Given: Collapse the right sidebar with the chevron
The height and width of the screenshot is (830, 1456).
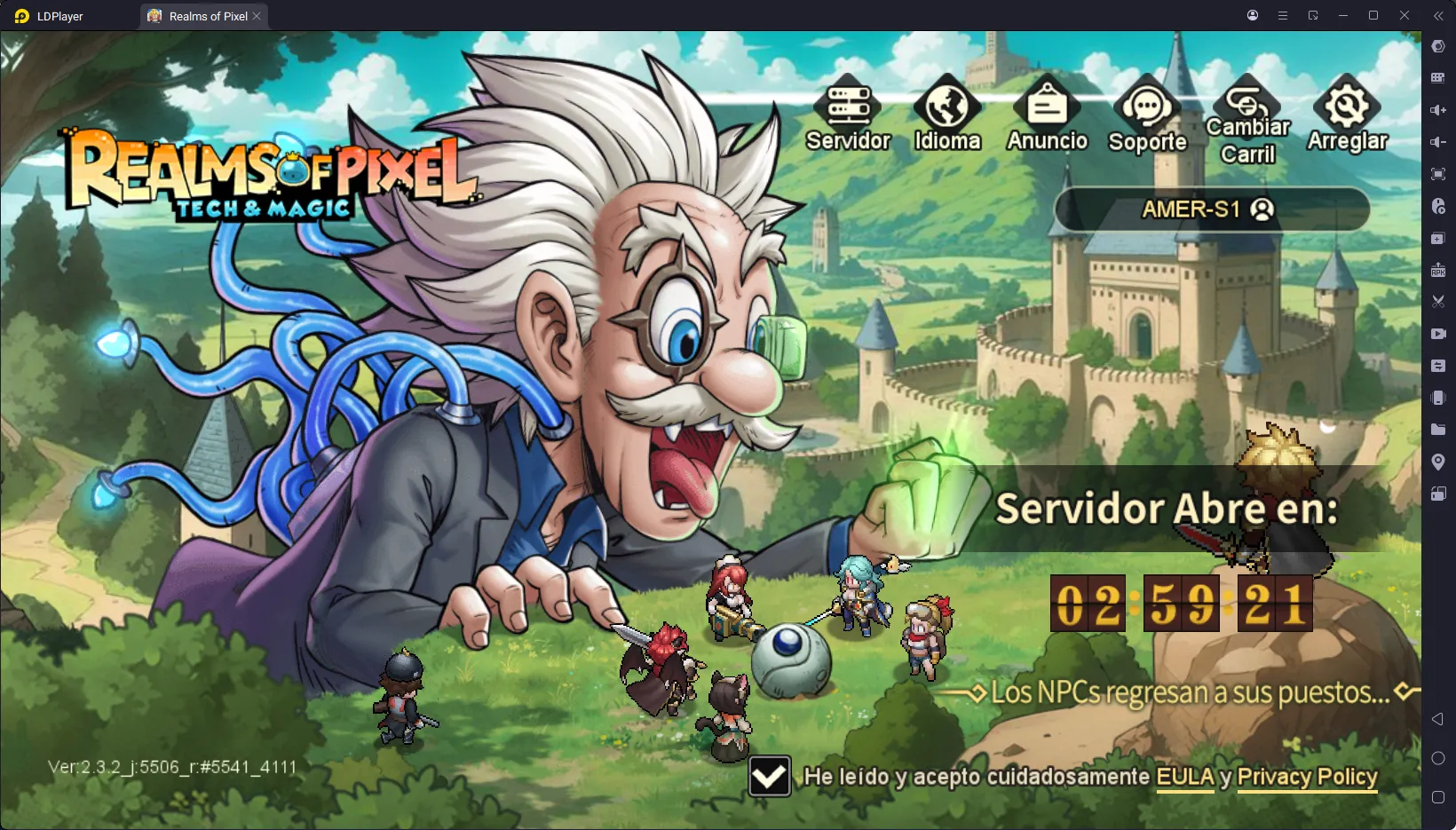Looking at the screenshot, I should (1439, 15).
